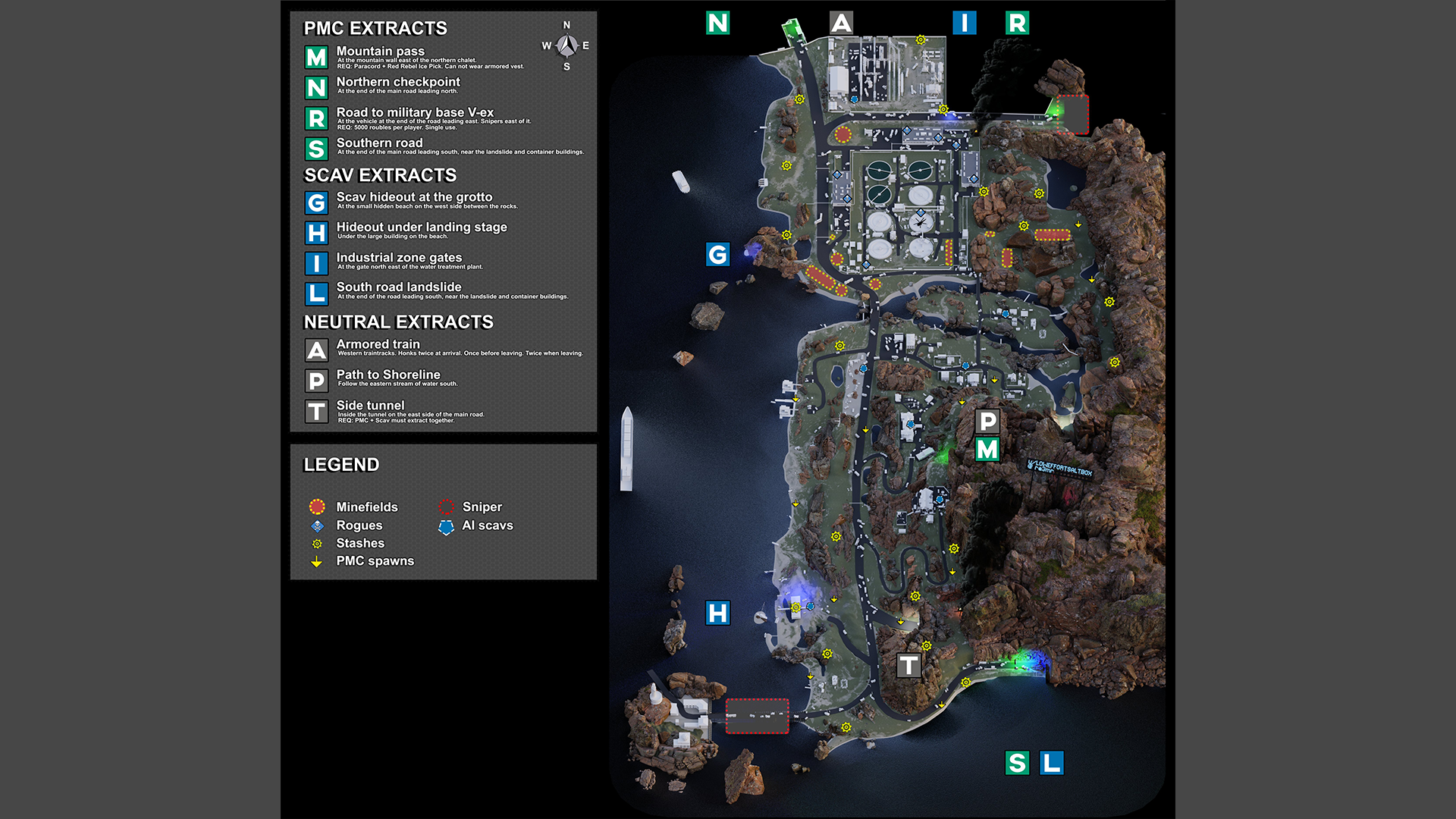
Task: Select the H landing stage marker on the map
Action: (x=717, y=613)
